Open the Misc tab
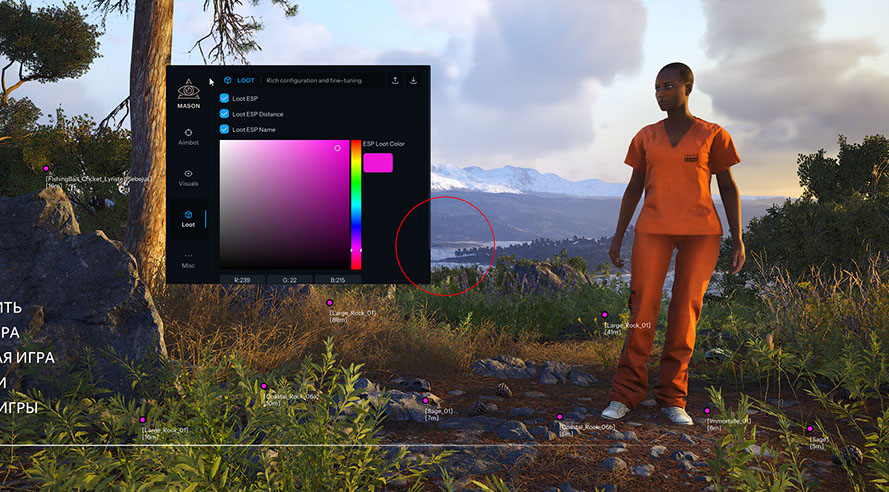889x492 pixels. (188, 259)
